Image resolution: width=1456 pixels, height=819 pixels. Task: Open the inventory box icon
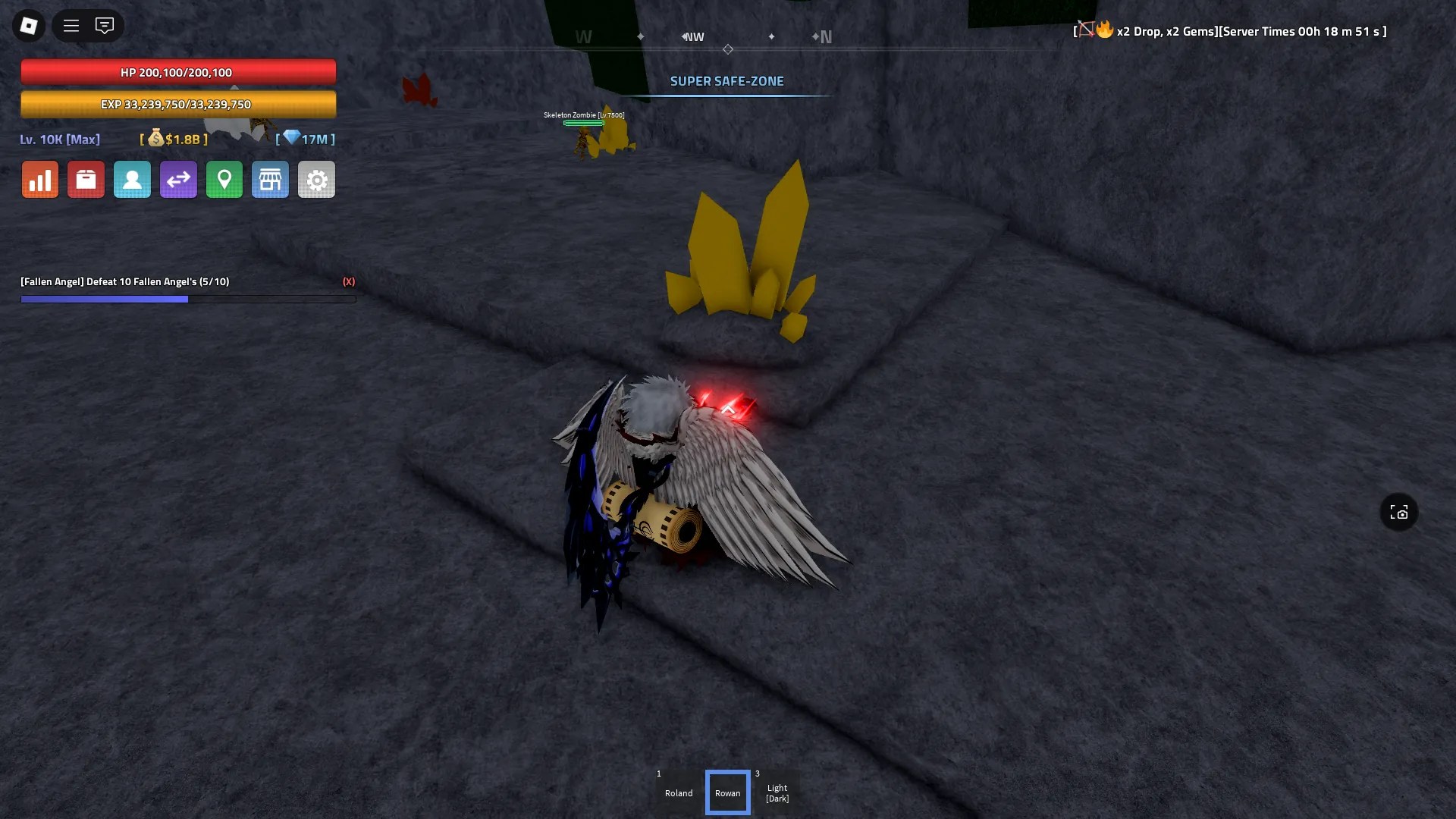pos(86,179)
